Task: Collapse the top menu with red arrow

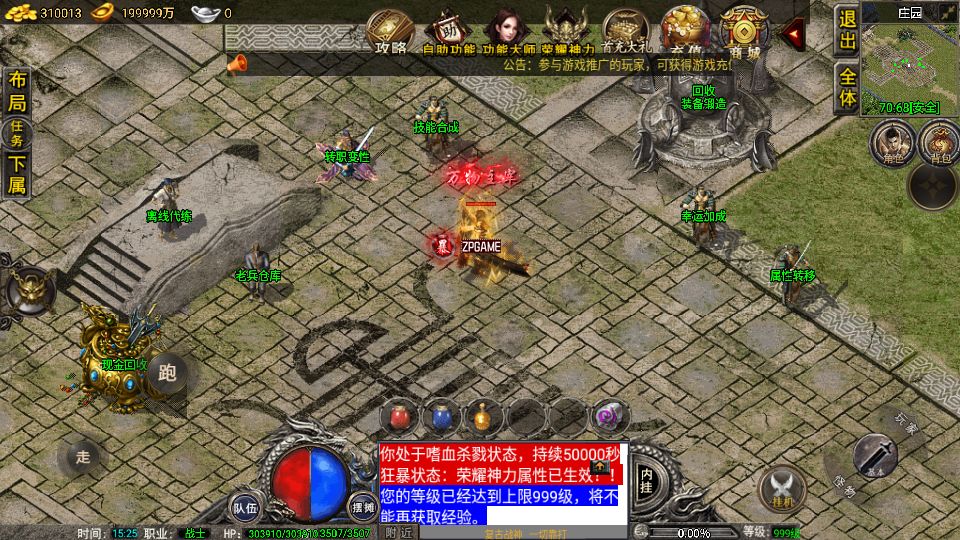Action: (794, 35)
